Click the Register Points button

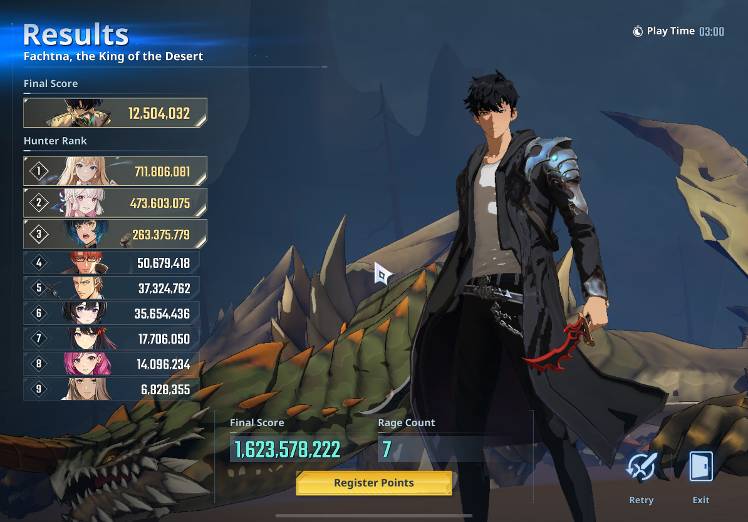pos(374,483)
